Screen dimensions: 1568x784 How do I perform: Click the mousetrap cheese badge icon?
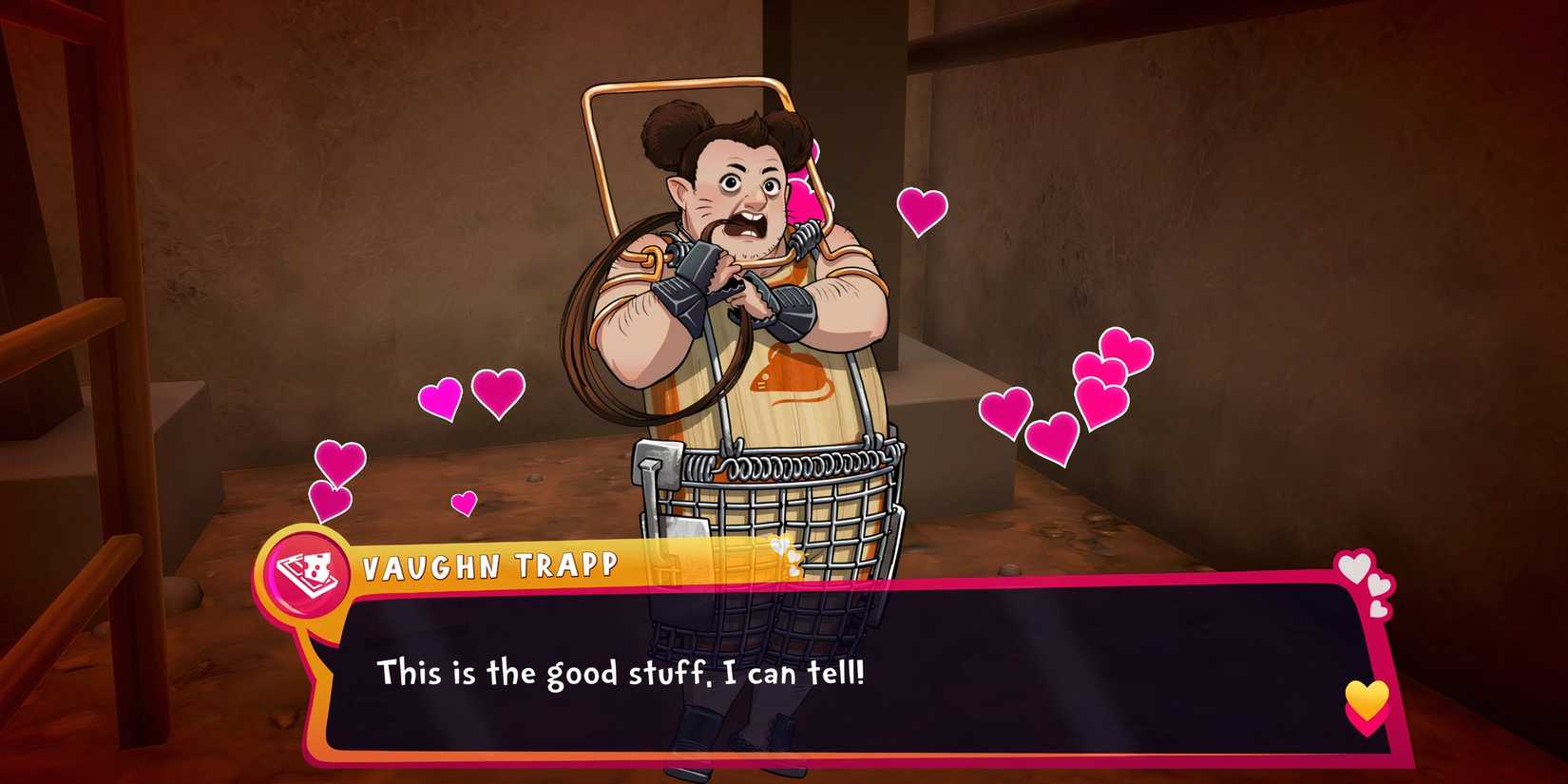306,571
